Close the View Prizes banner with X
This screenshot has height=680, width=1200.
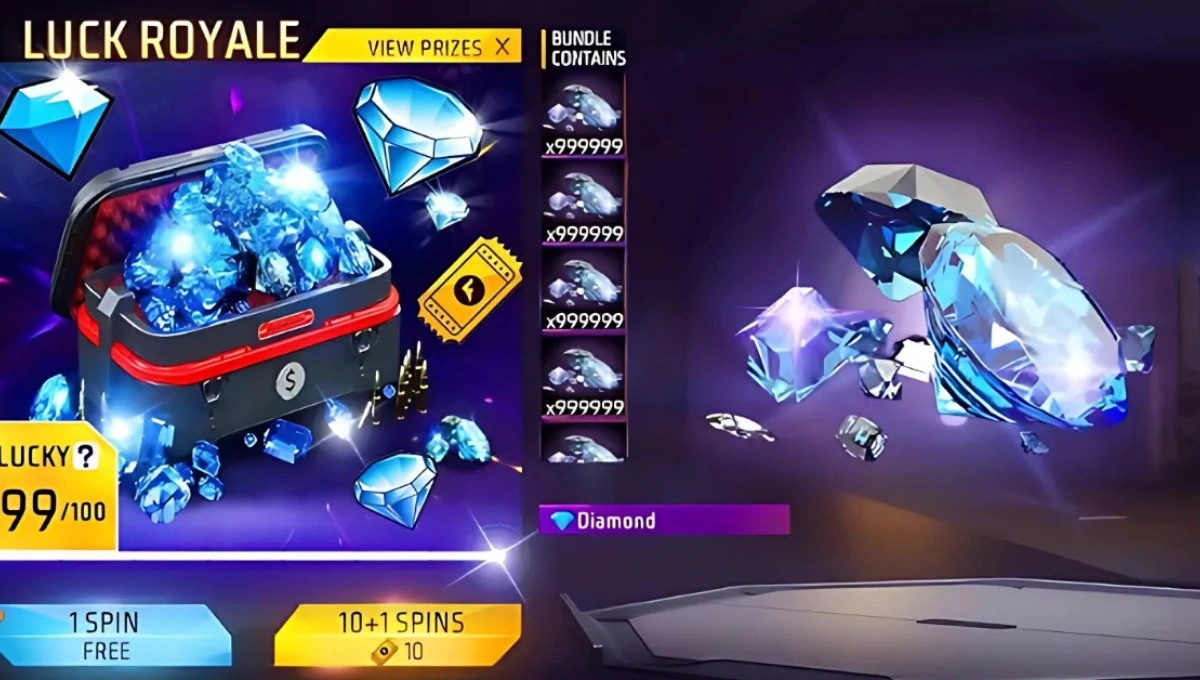pos(502,46)
